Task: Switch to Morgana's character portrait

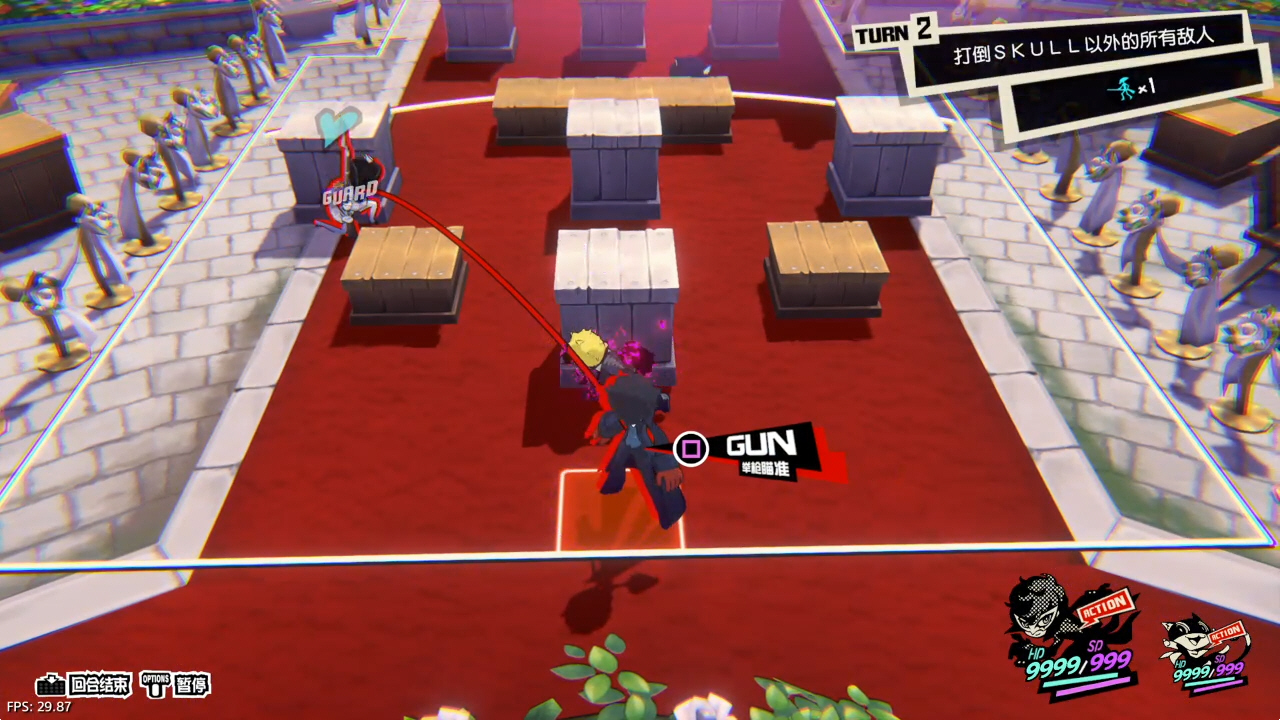Action: [x=1190, y=640]
